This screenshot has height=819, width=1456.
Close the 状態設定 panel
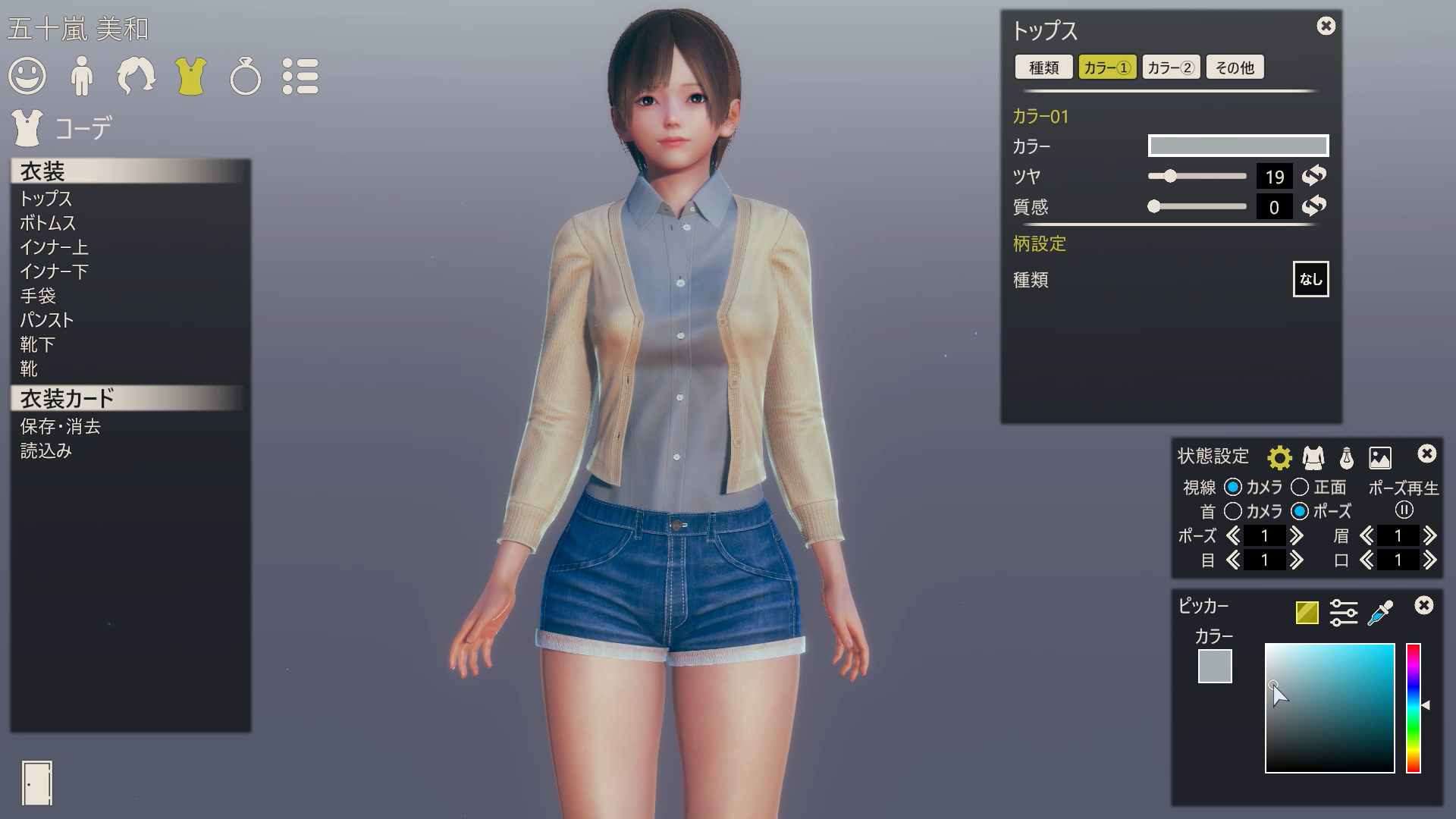pyautogui.click(x=1426, y=453)
